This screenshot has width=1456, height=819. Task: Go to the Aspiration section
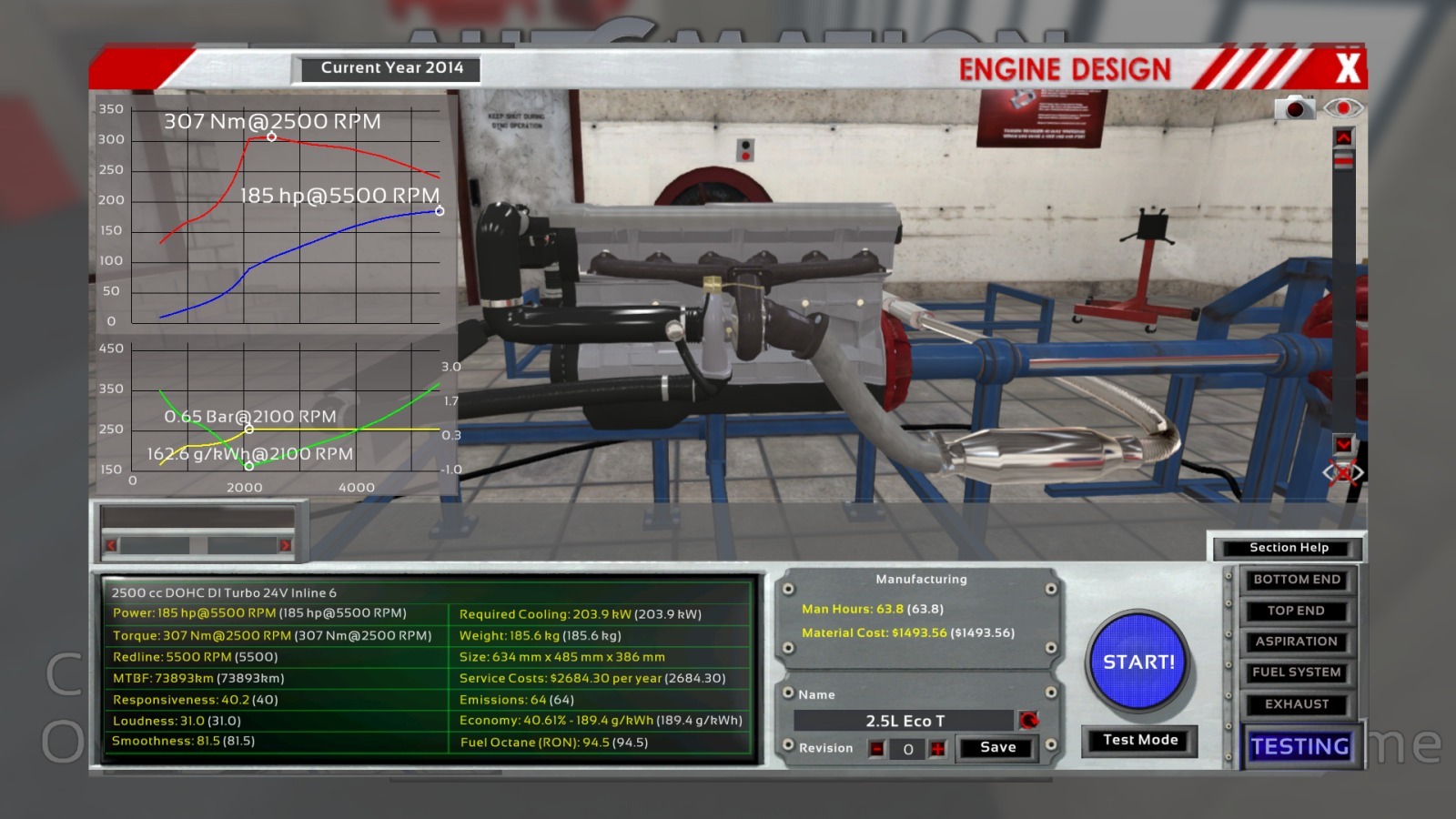point(1297,642)
